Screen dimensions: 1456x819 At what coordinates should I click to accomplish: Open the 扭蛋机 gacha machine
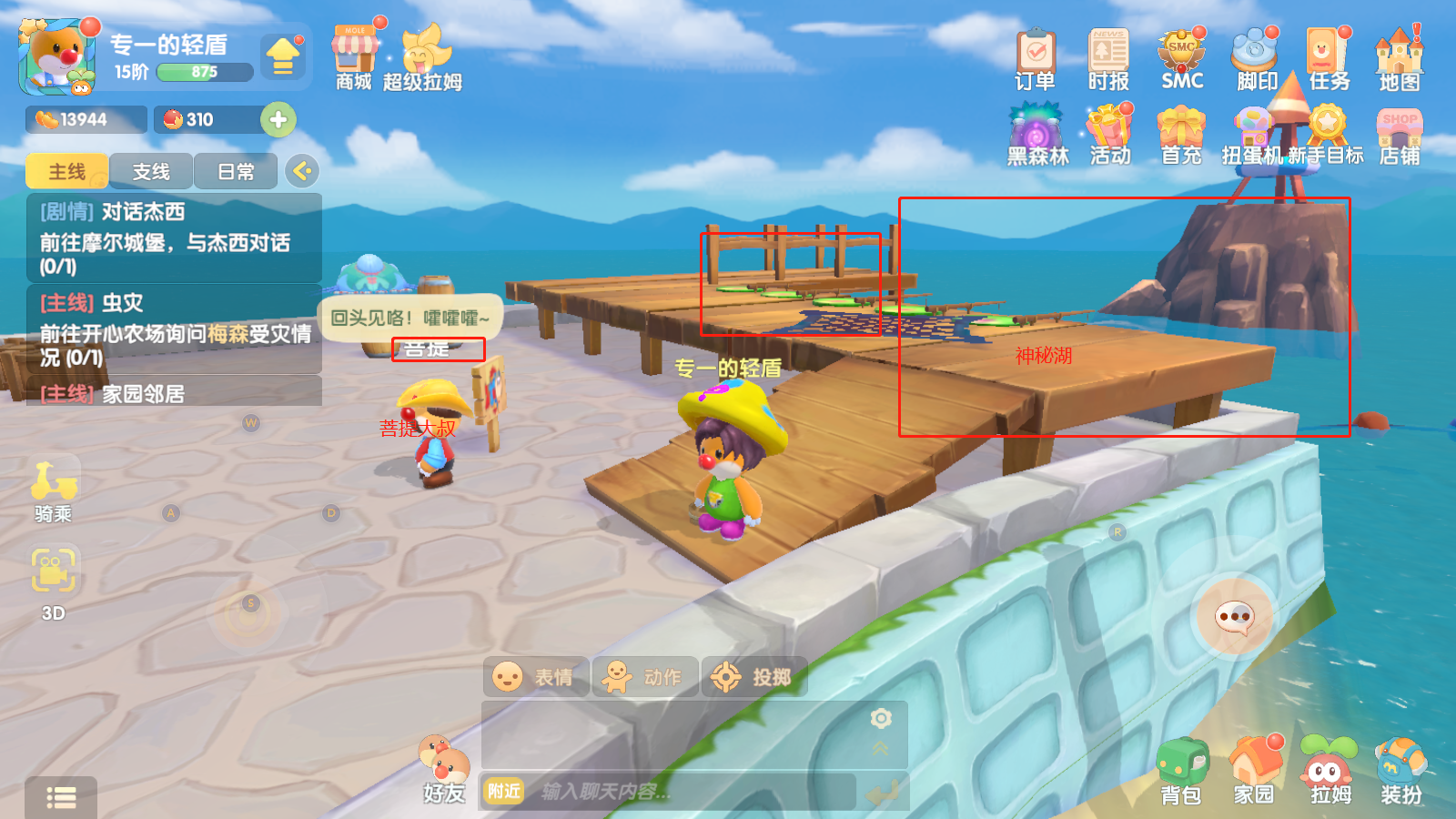click(1253, 133)
